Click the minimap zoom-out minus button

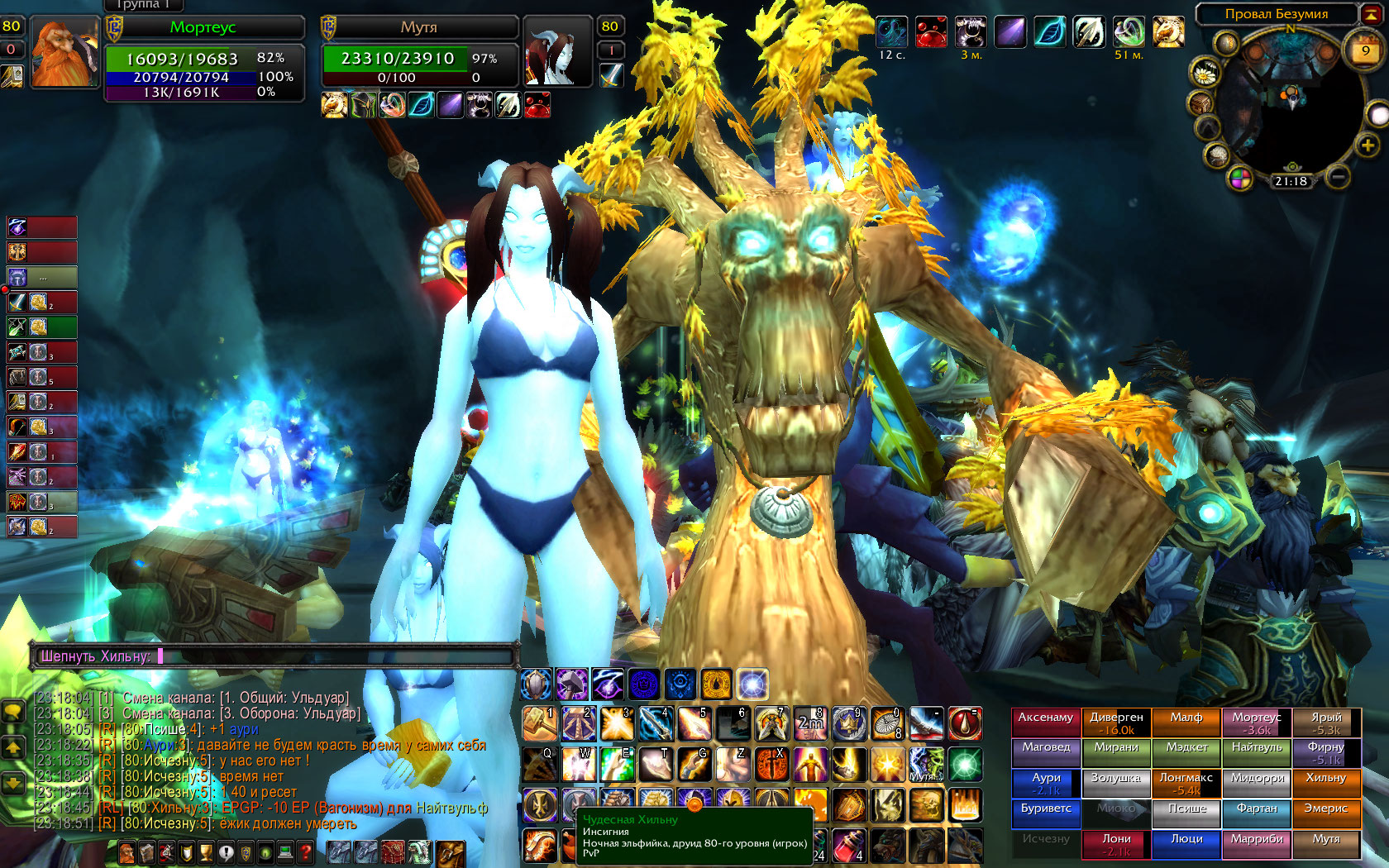pos(1339,177)
